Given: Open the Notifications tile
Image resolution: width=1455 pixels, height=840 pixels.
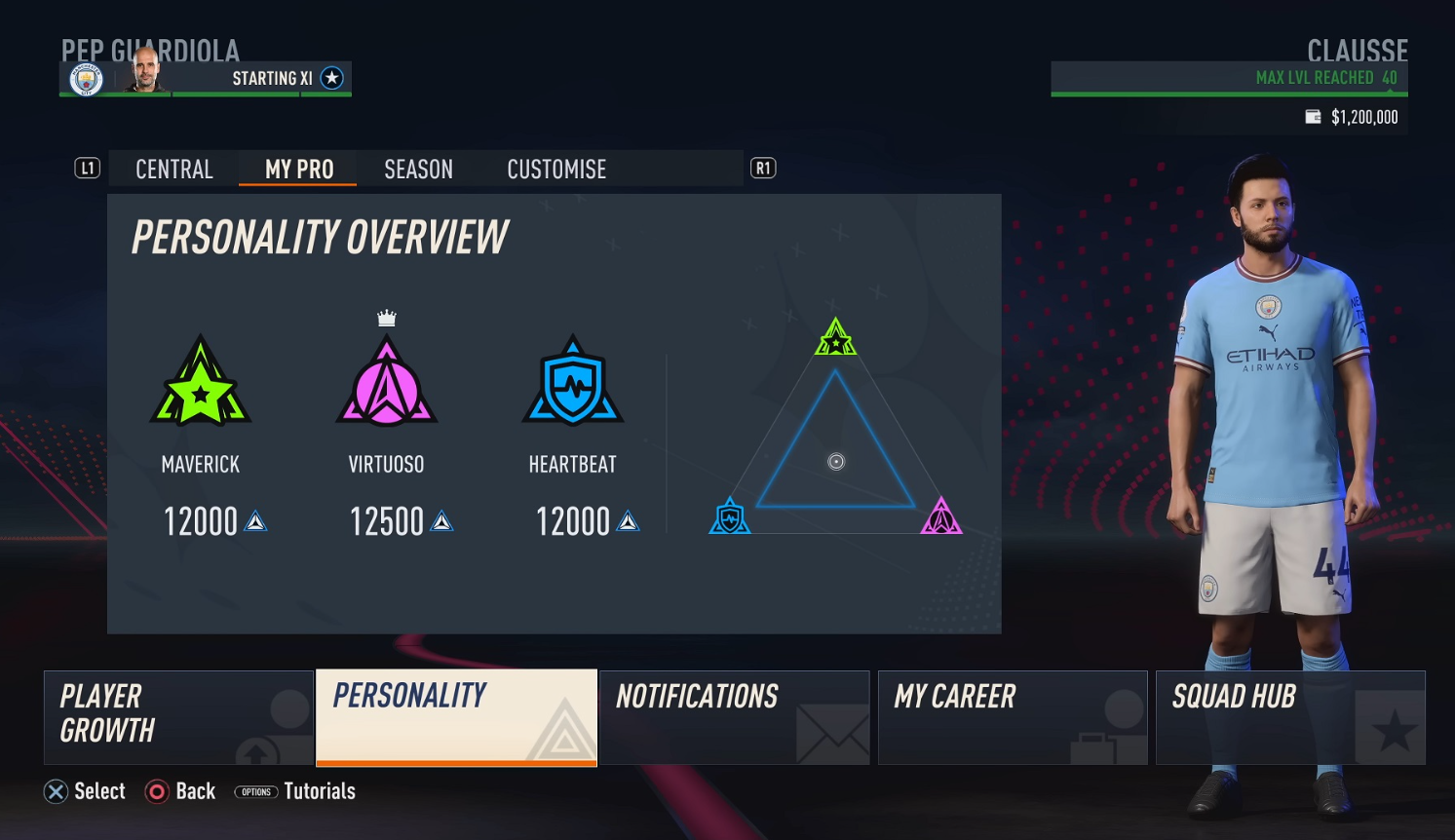Looking at the screenshot, I should (x=734, y=716).
